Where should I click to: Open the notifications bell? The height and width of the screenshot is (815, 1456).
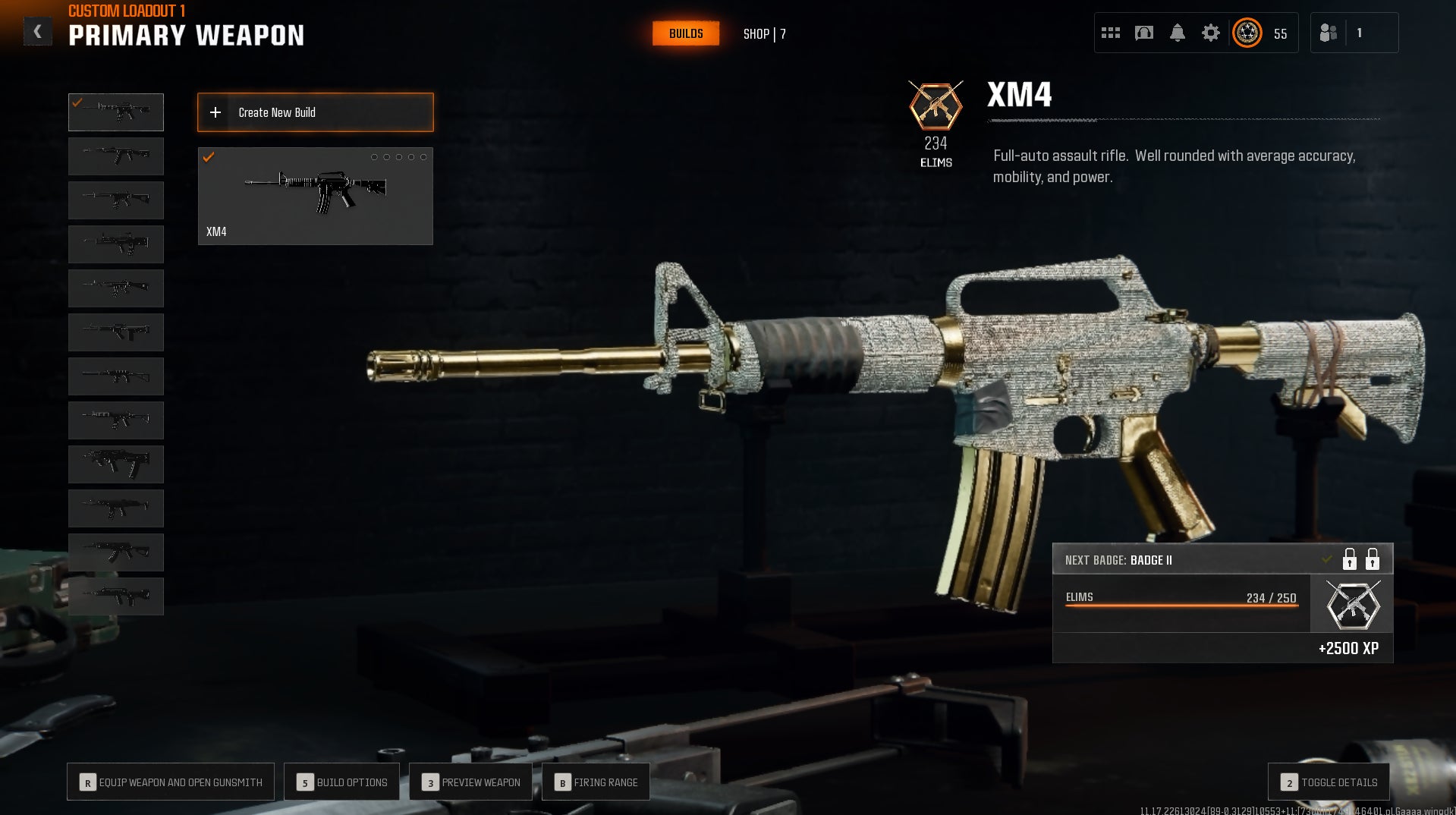click(x=1178, y=33)
